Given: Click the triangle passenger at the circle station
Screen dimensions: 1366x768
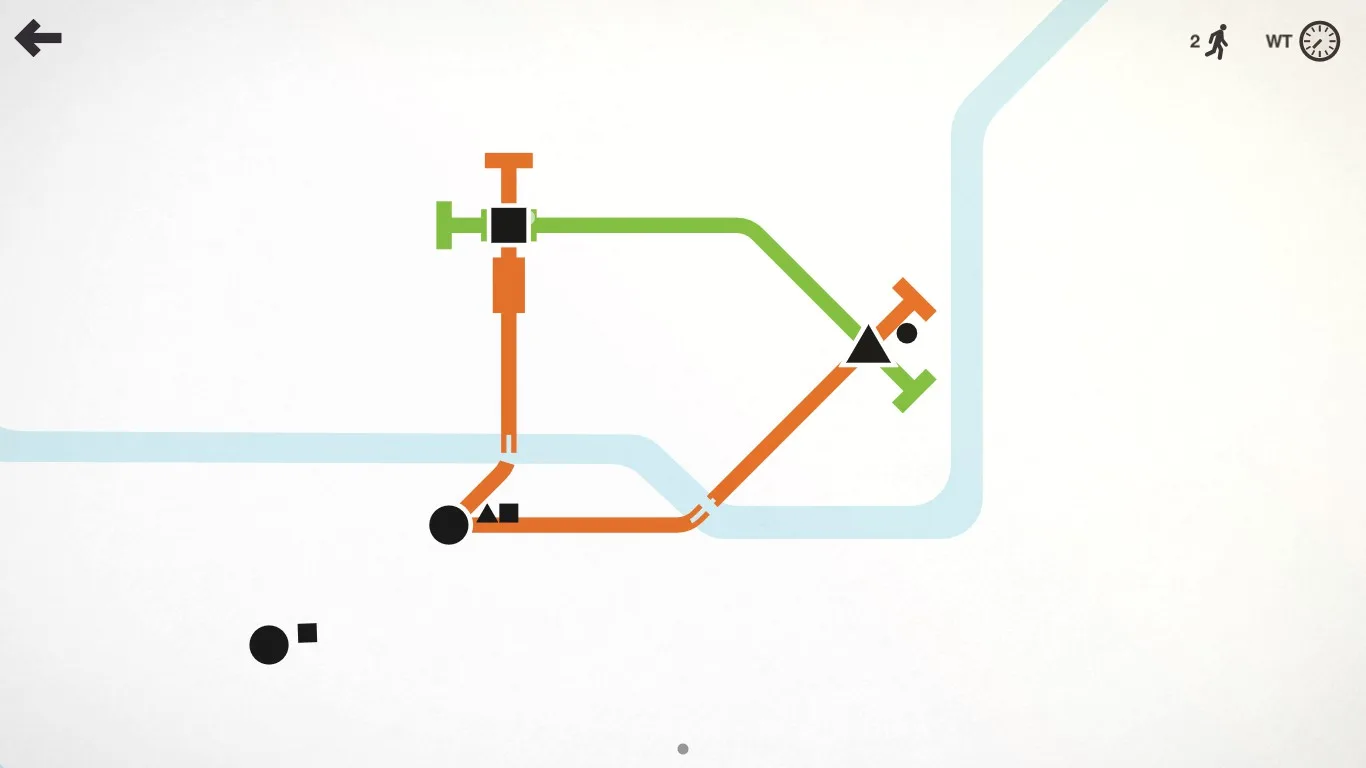Looking at the screenshot, I should (x=486, y=513).
